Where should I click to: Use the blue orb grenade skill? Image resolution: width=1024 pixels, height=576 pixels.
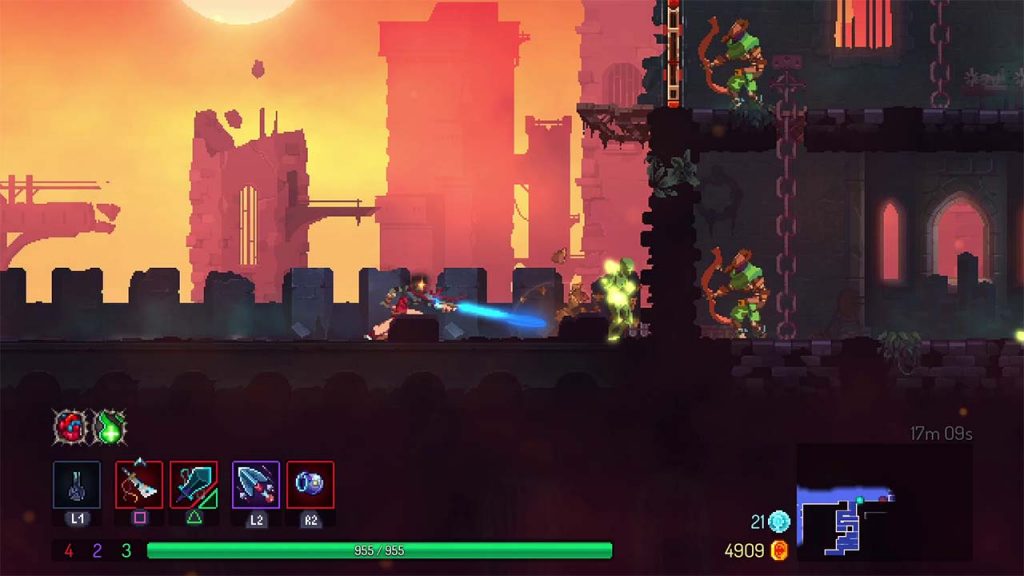(x=310, y=485)
